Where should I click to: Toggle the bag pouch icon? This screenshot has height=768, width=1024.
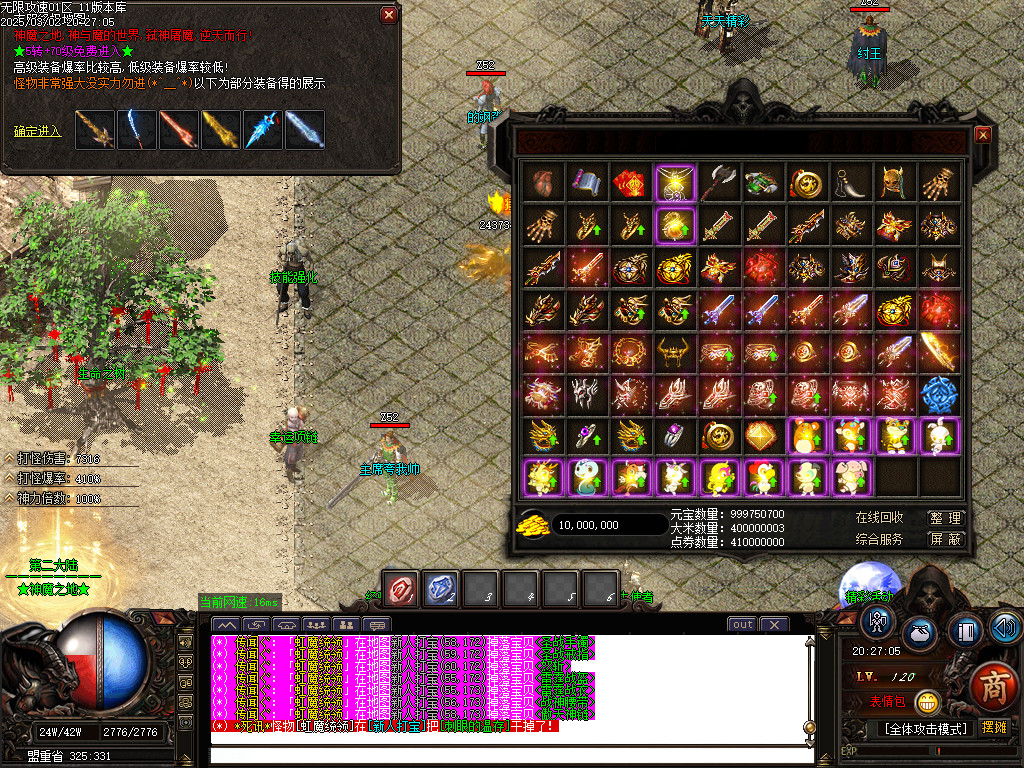[921, 634]
